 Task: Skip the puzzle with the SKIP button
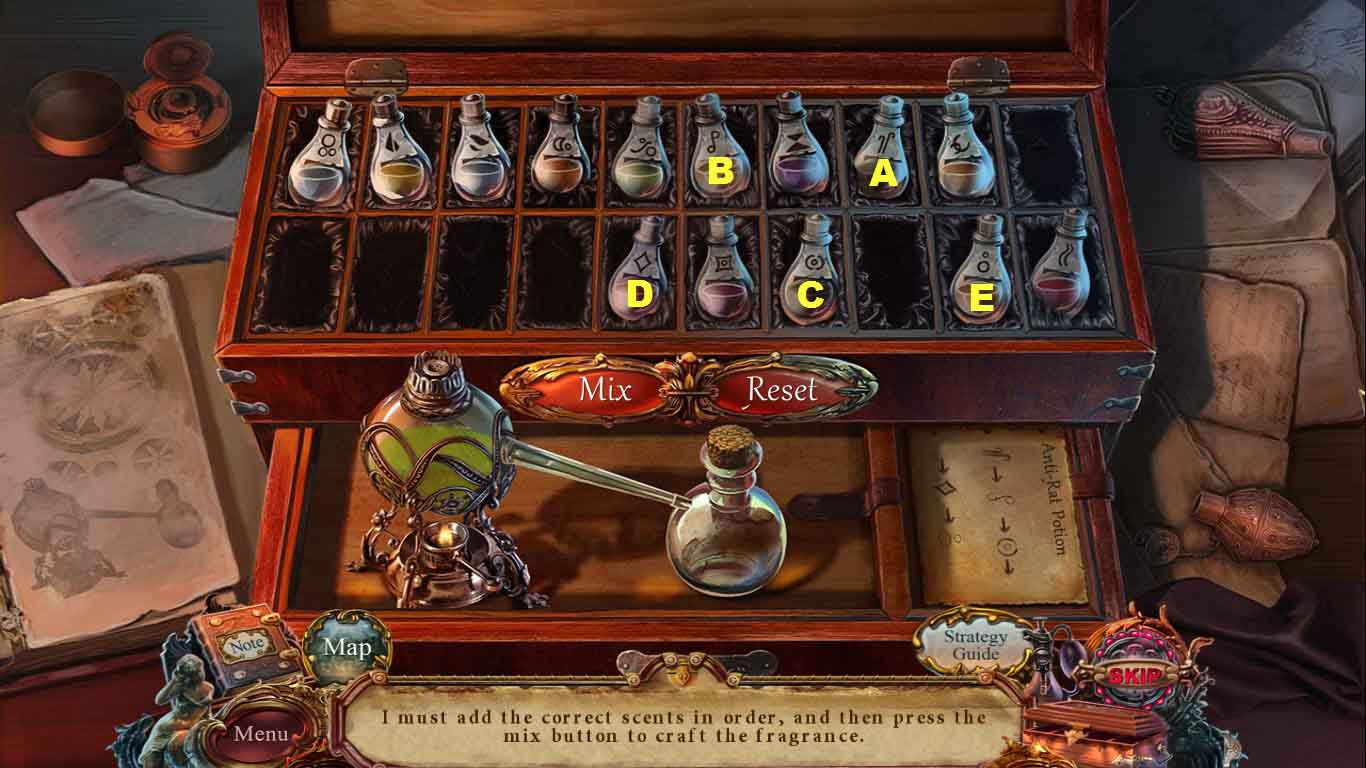point(1135,676)
